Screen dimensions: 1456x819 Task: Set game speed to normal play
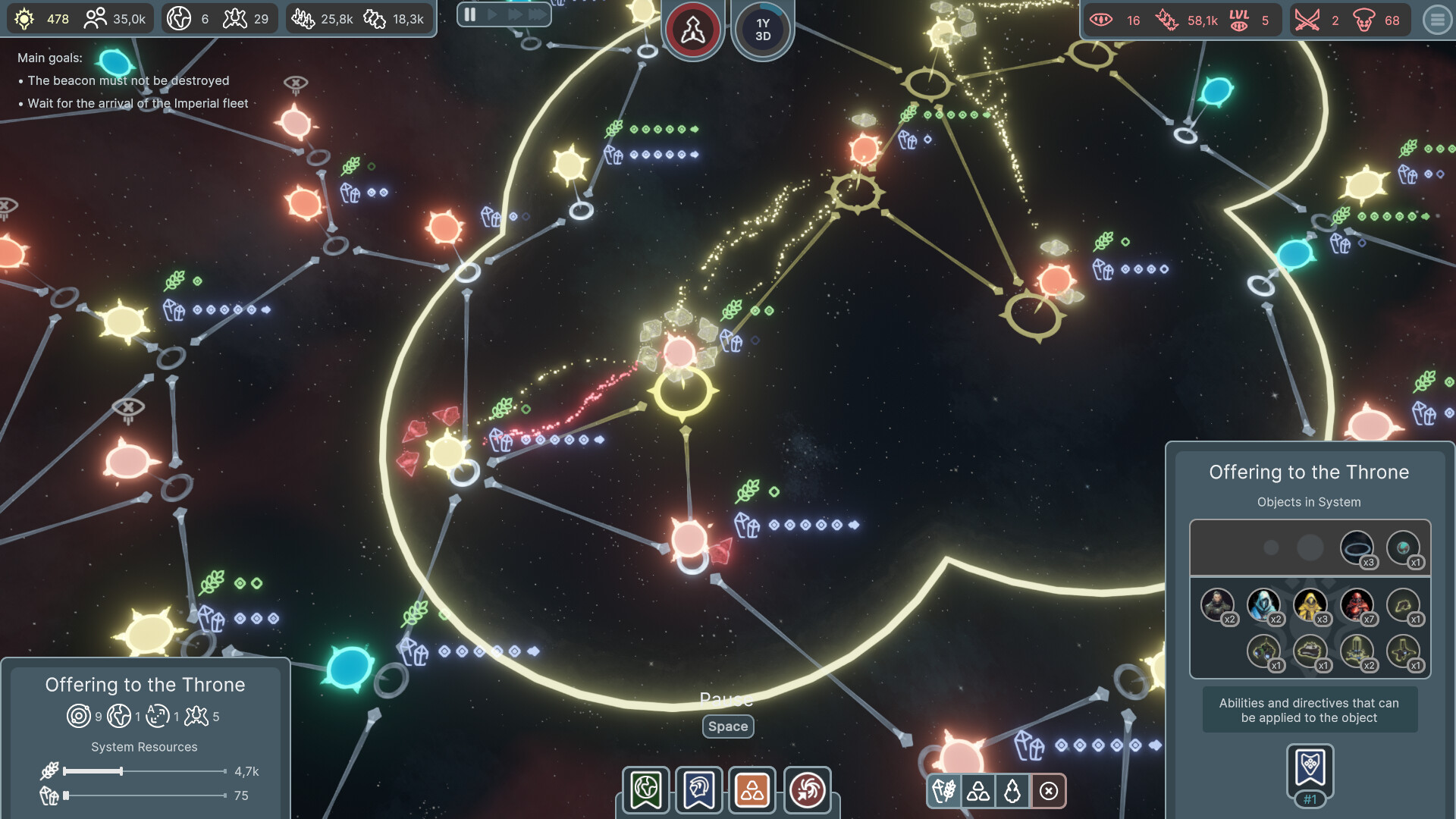(492, 14)
